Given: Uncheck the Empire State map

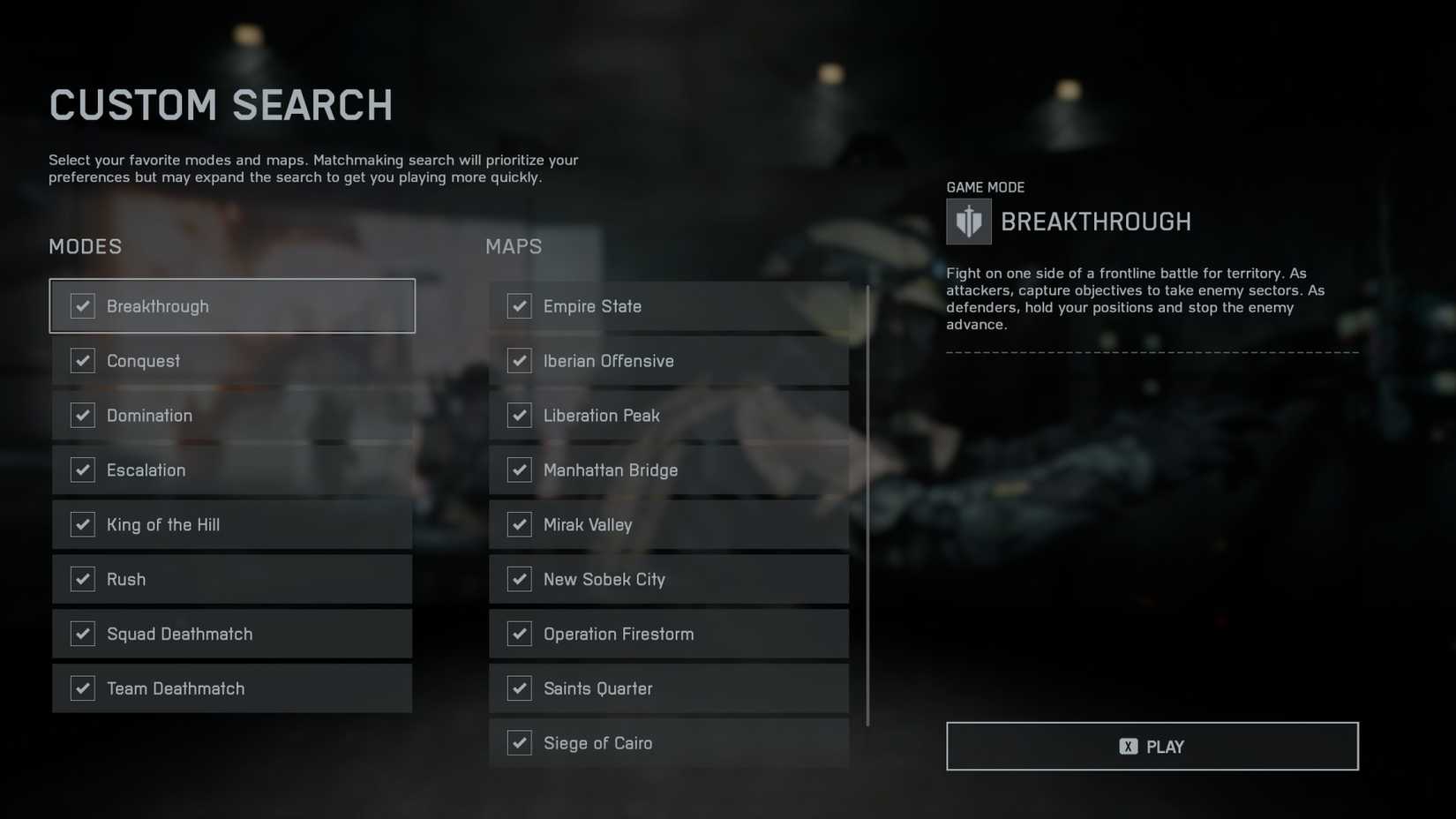Looking at the screenshot, I should [519, 305].
